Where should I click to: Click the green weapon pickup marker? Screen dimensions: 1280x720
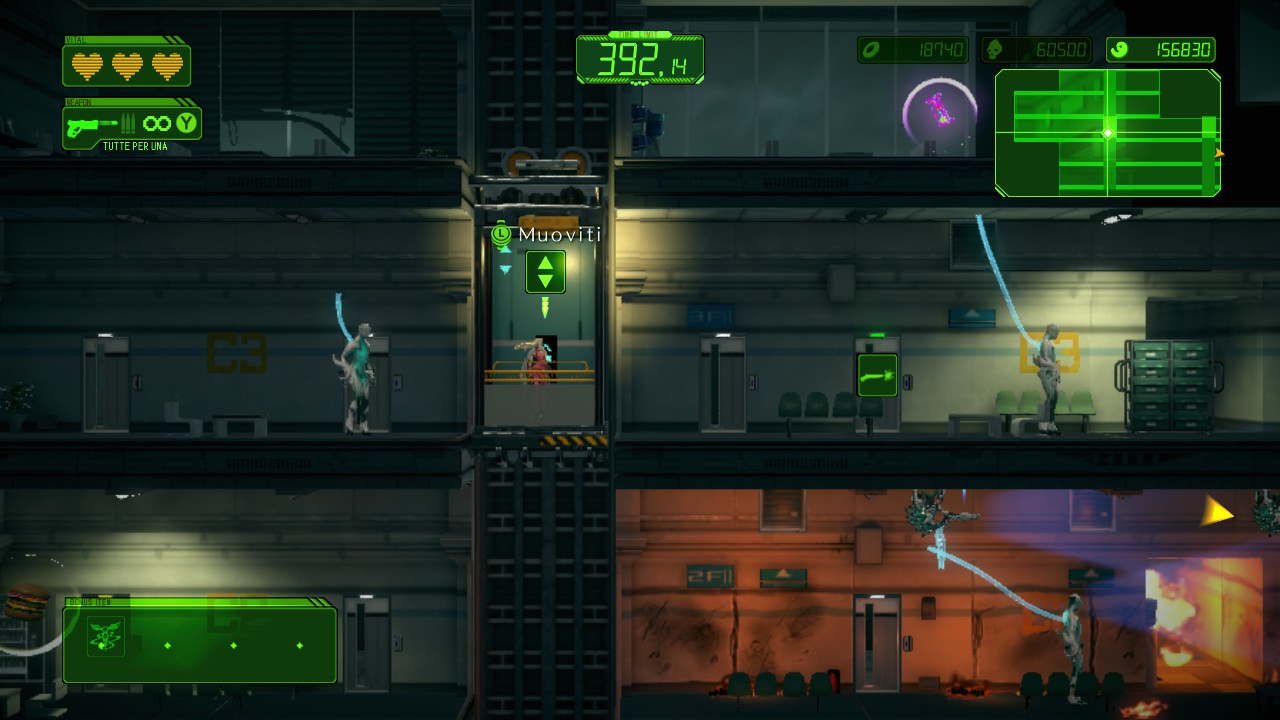pyautogui.click(x=877, y=375)
